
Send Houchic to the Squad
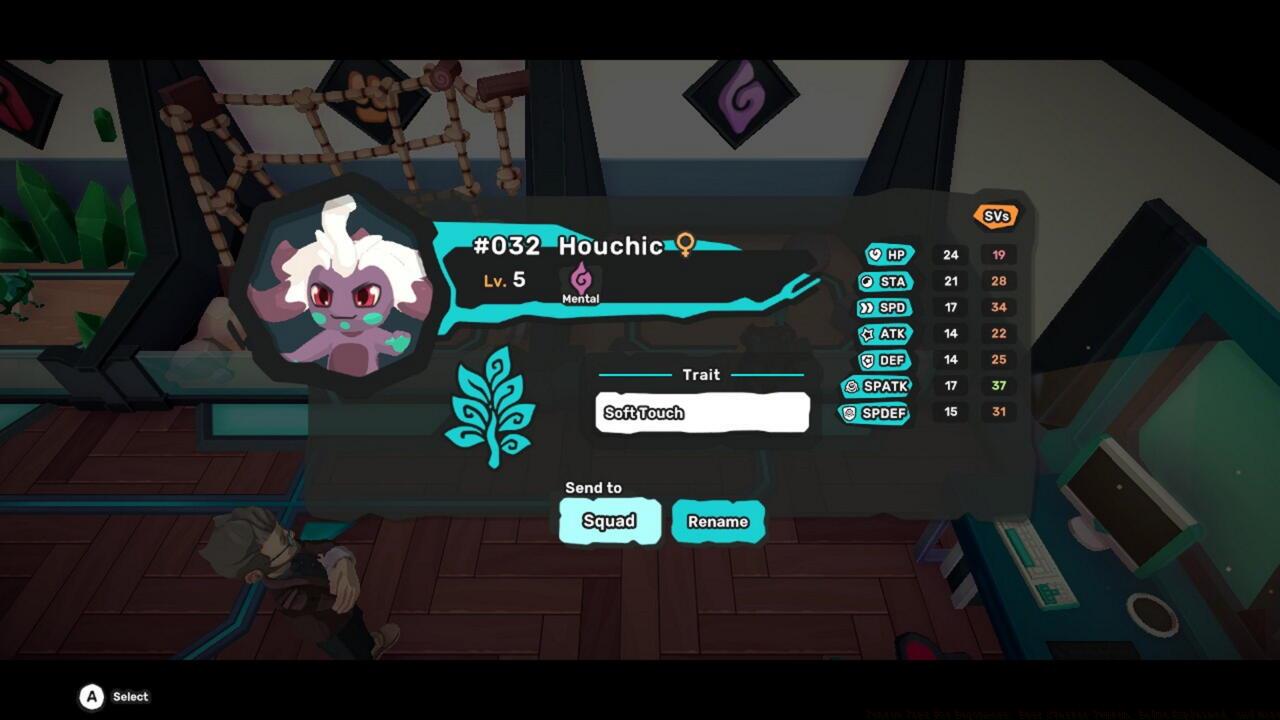pyautogui.click(x=608, y=520)
